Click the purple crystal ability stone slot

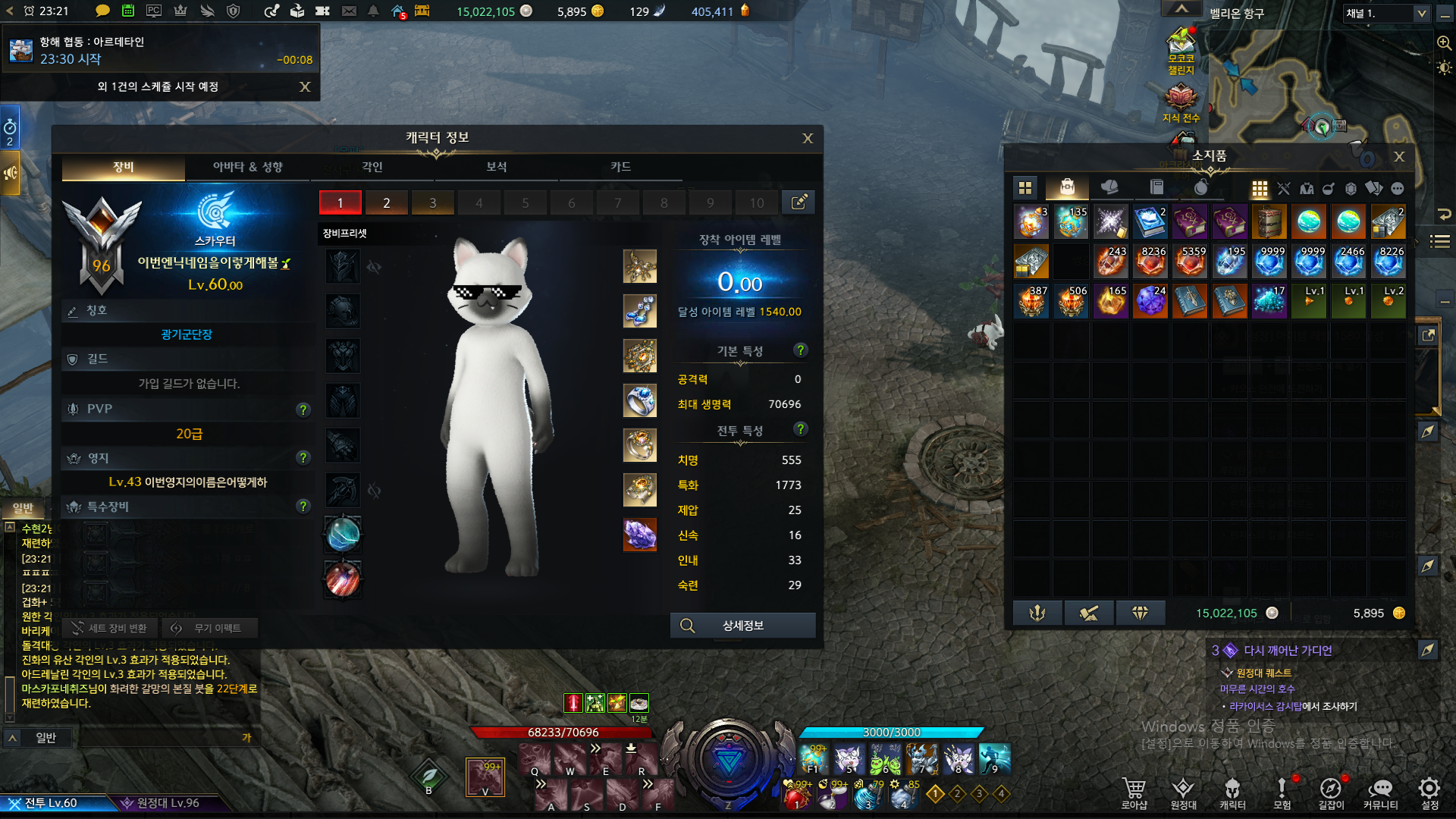click(x=639, y=535)
